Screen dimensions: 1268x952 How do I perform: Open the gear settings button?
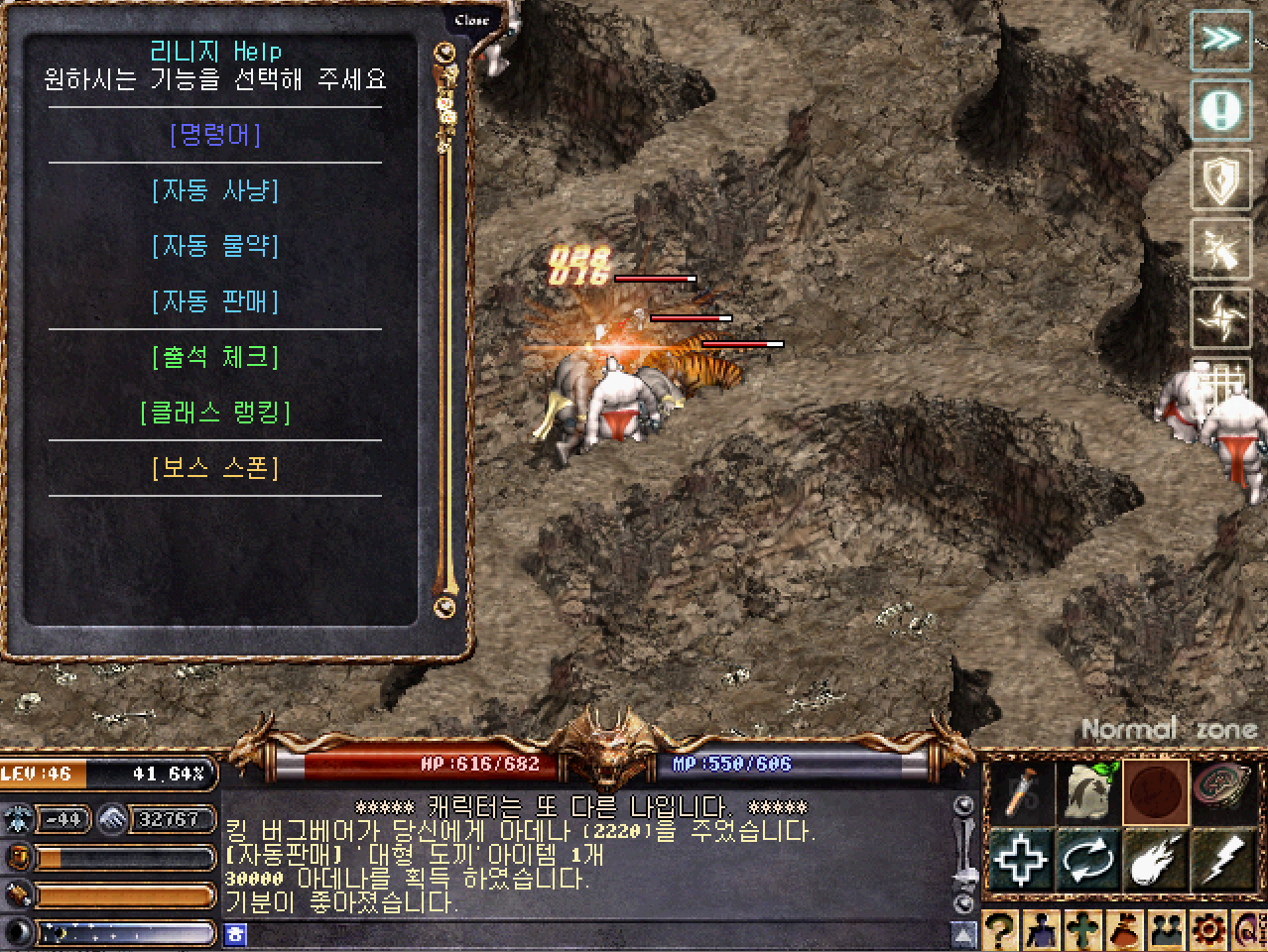(x=1207, y=932)
